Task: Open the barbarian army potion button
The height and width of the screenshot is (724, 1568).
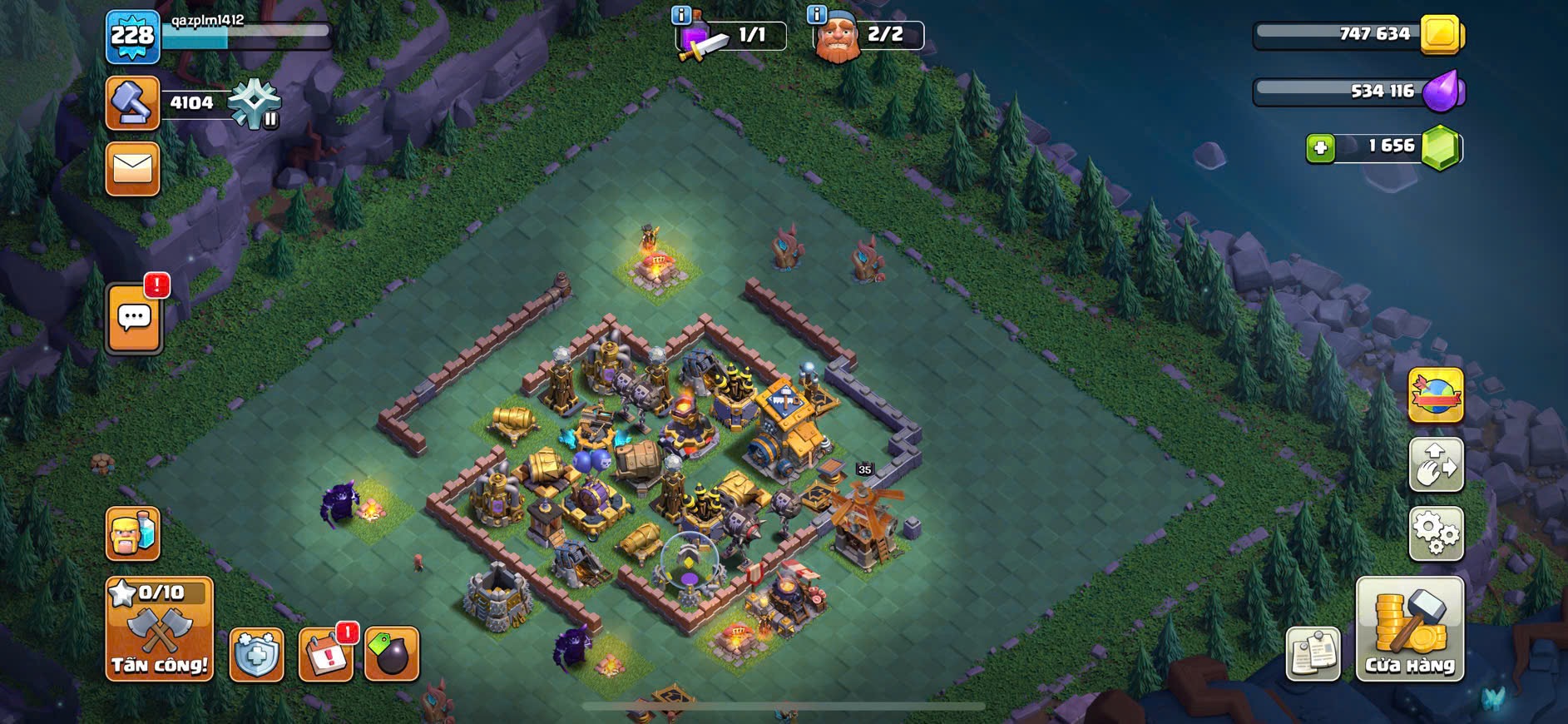Action: pos(133,533)
